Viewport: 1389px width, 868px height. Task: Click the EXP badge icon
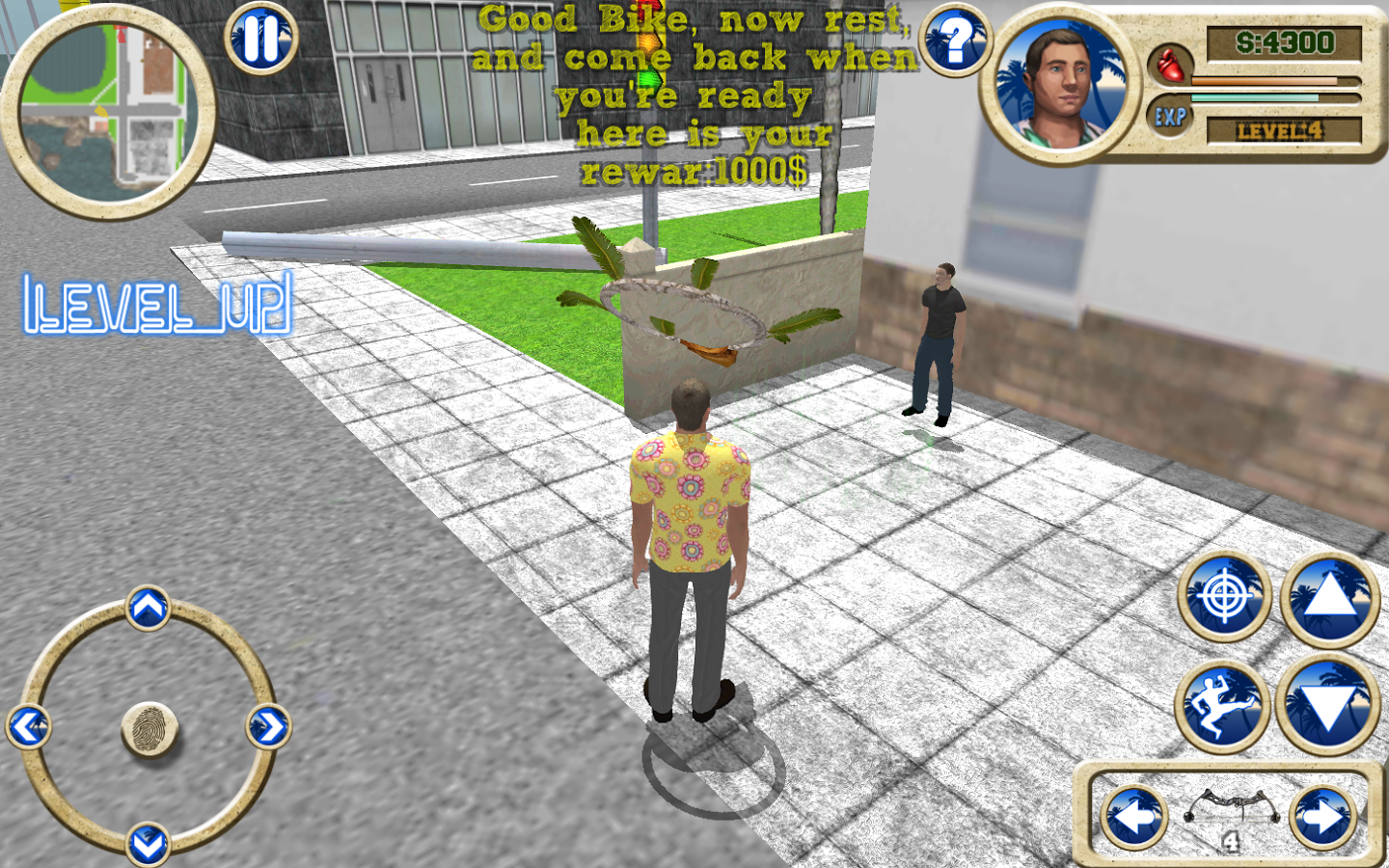point(1170,118)
